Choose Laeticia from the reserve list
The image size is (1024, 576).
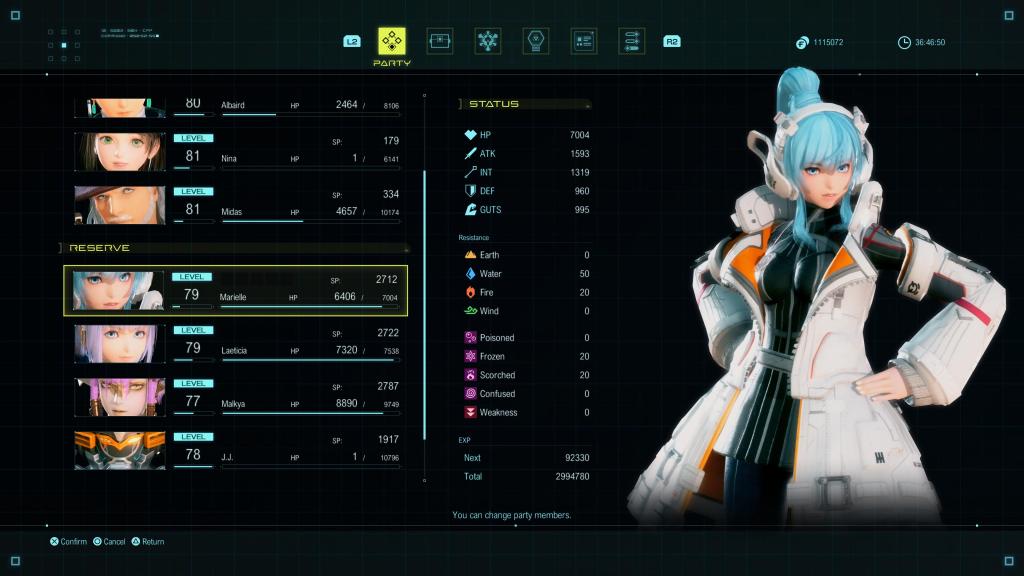click(240, 343)
